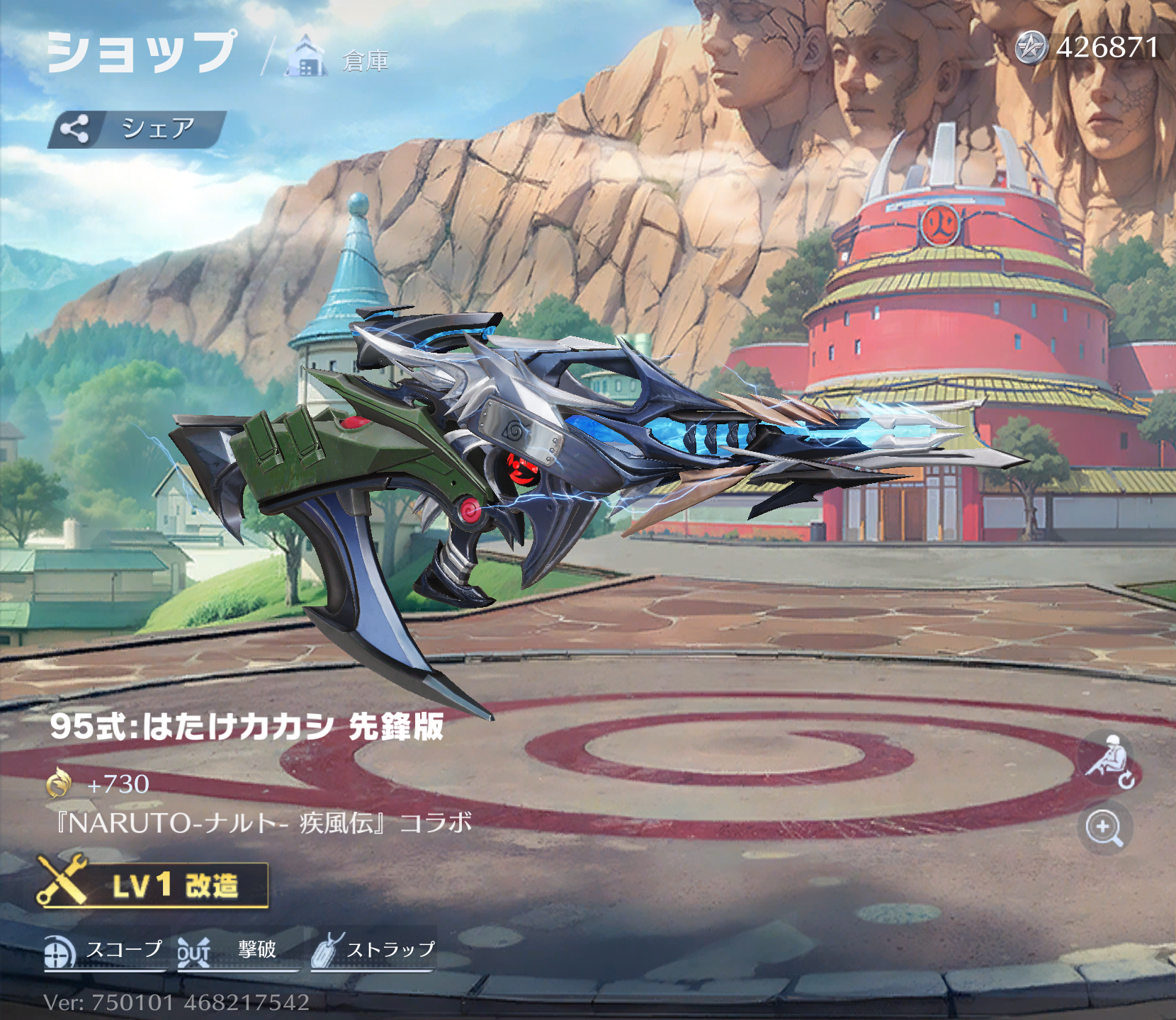Tap the silver star currency balance
The width and height of the screenshot is (1176, 1020).
coord(1087,48)
